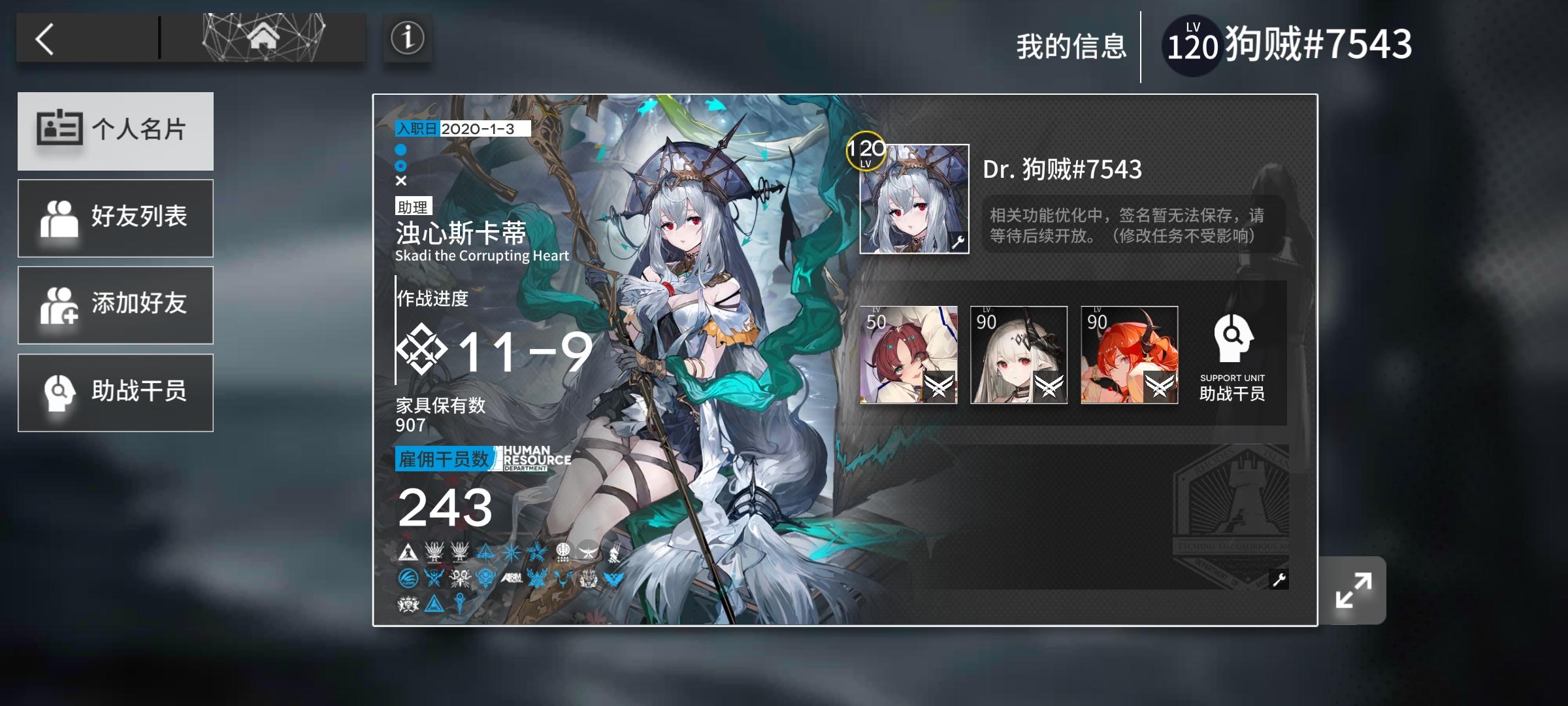
Task: Switch to 助战干员 support operator section
Action: coord(116,392)
